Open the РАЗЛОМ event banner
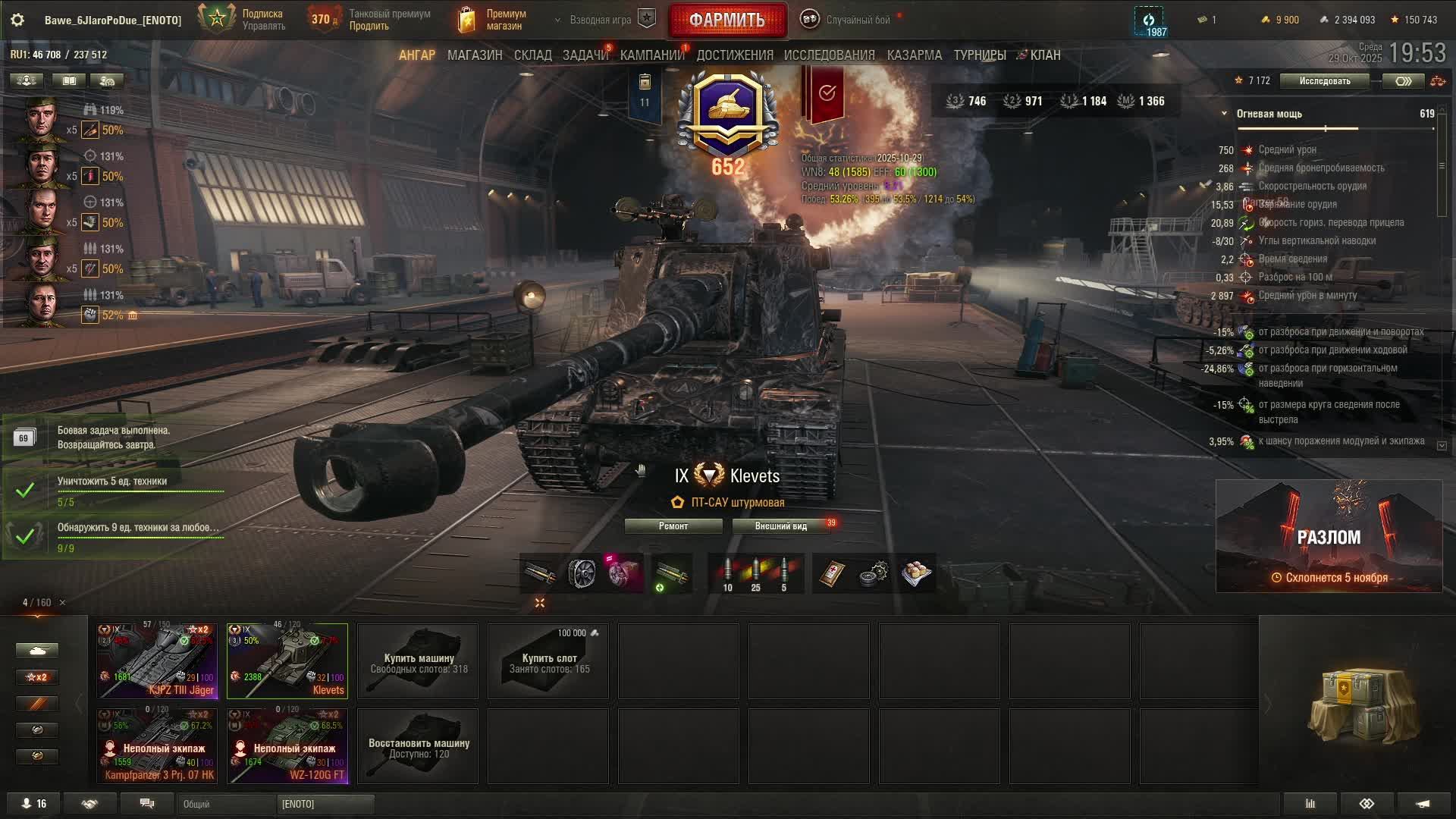This screenshot has height=819, width=1456. 1329,536
